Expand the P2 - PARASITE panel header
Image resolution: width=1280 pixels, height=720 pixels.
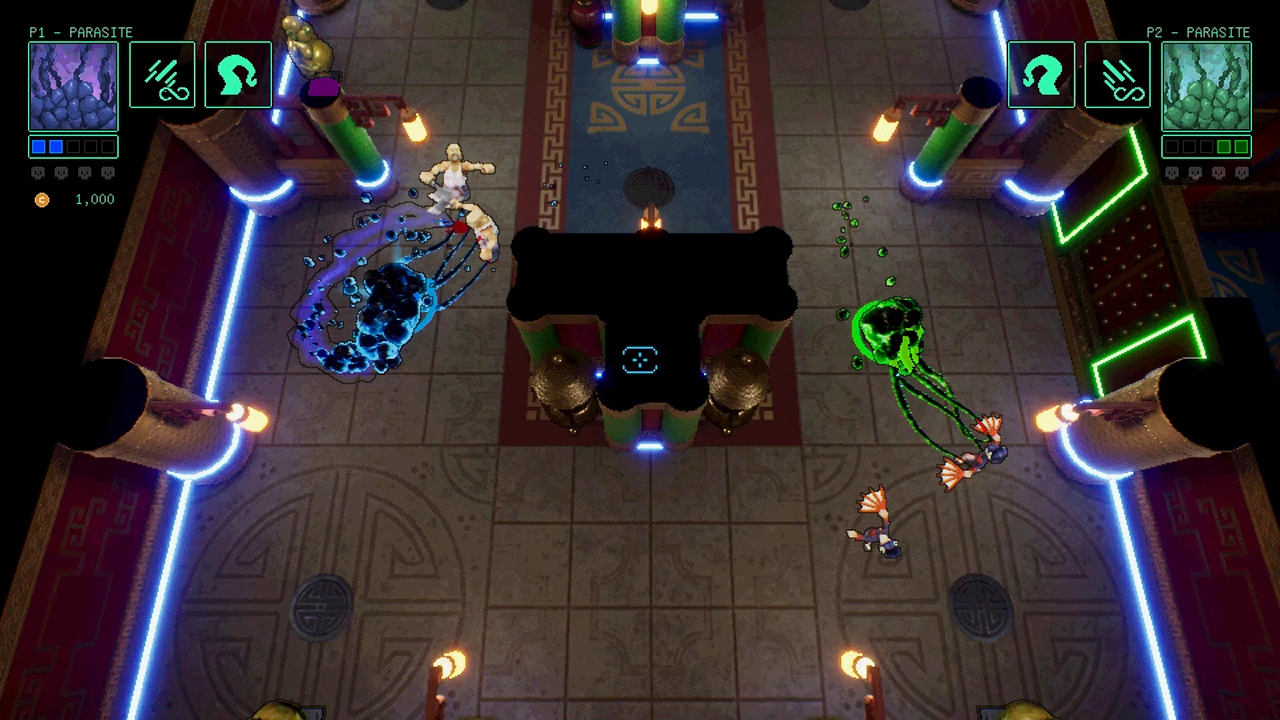pos(1198,32)
